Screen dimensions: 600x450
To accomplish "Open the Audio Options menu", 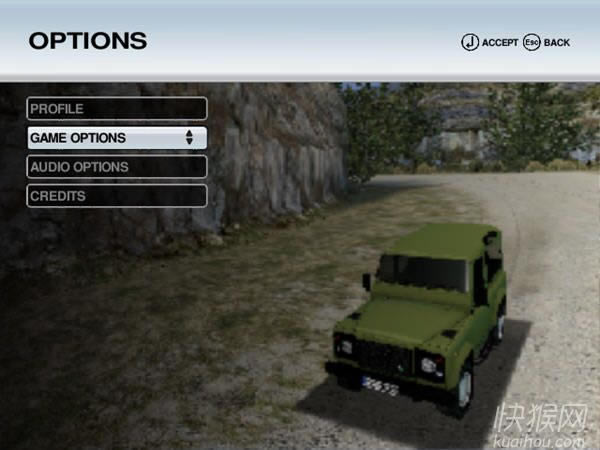I will click(116, 167).
